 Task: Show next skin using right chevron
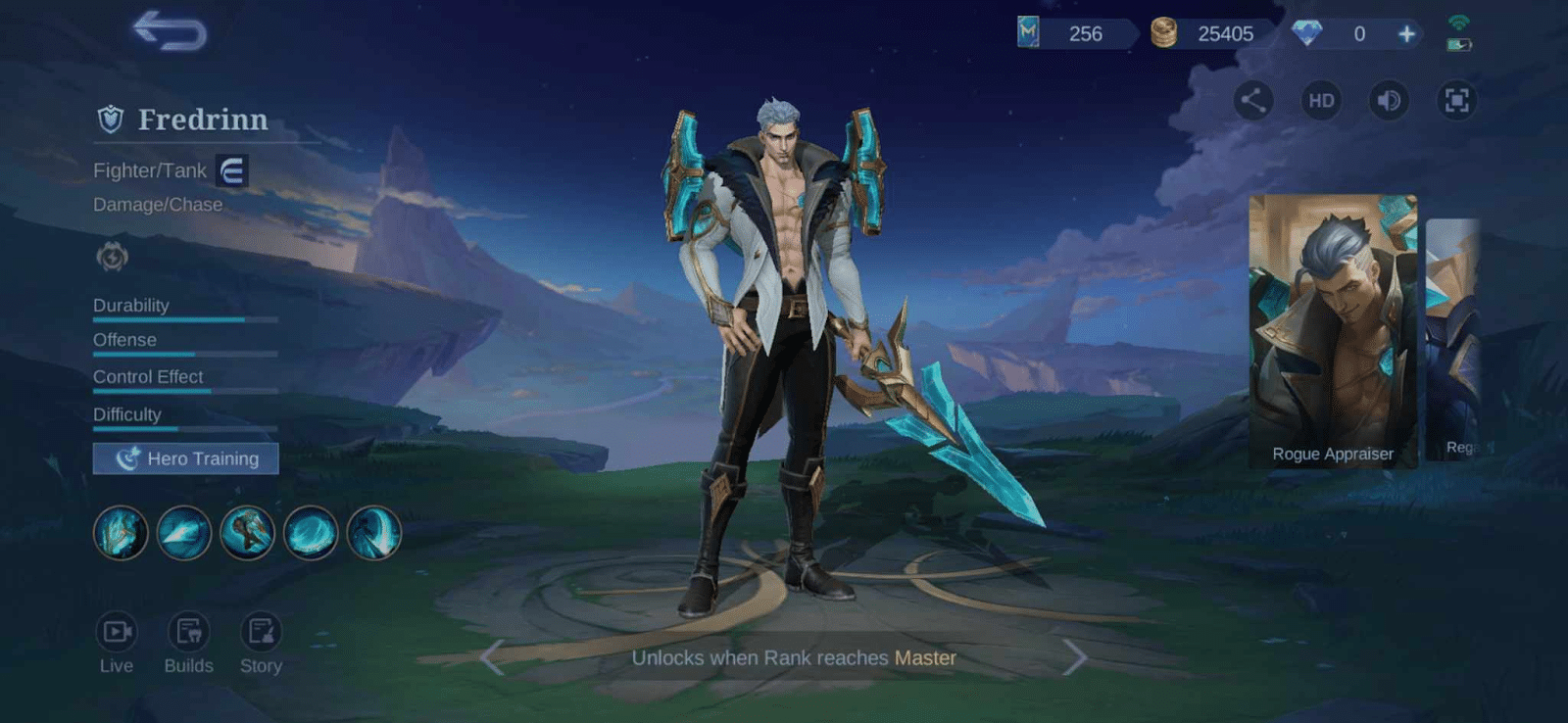(x=1074, y=658)
